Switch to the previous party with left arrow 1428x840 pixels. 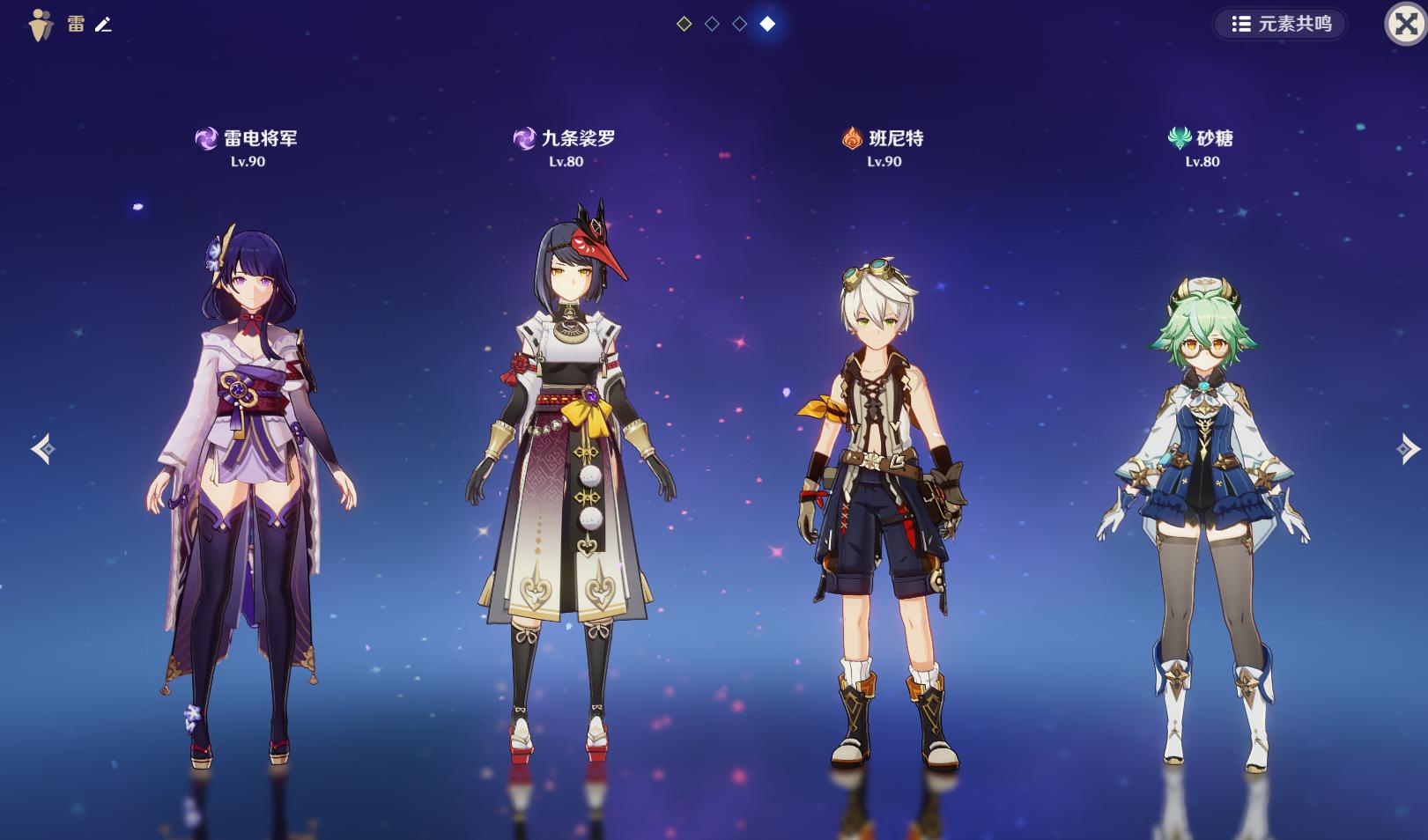point(42,449)
